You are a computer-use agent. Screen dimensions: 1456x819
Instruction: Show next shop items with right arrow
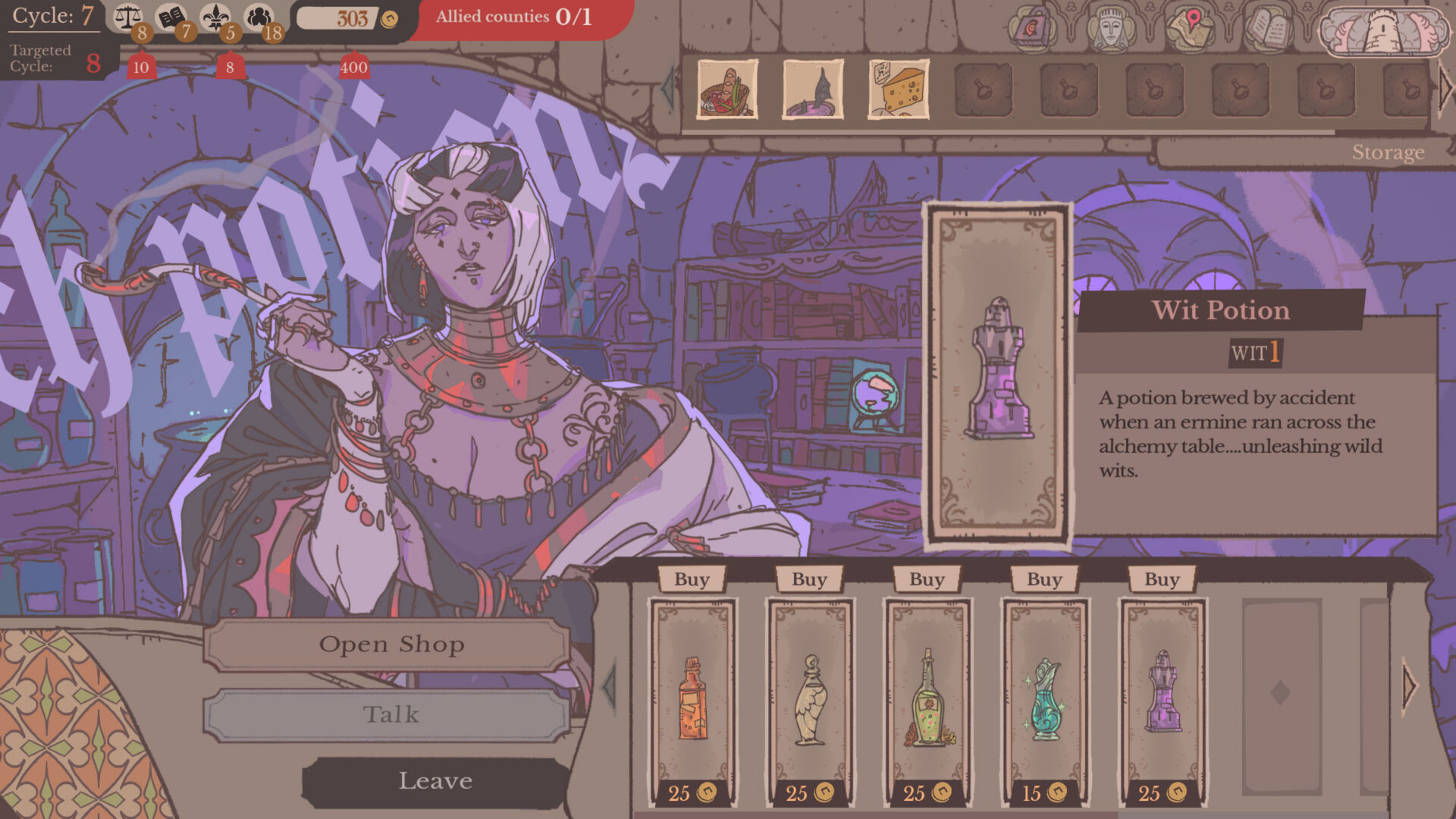(x=1409, y=687)
